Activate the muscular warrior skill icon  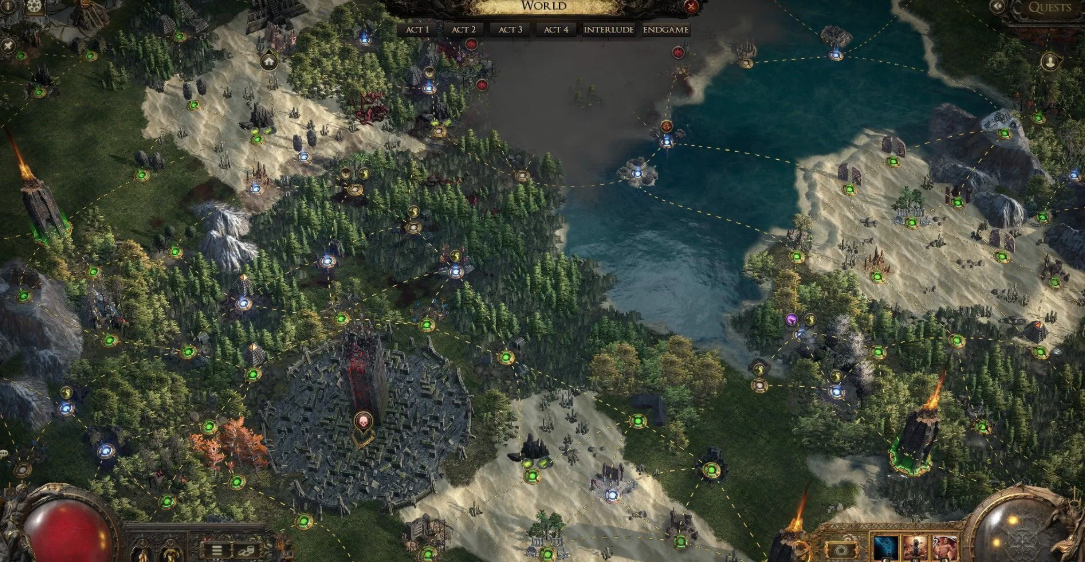[945, 548]
